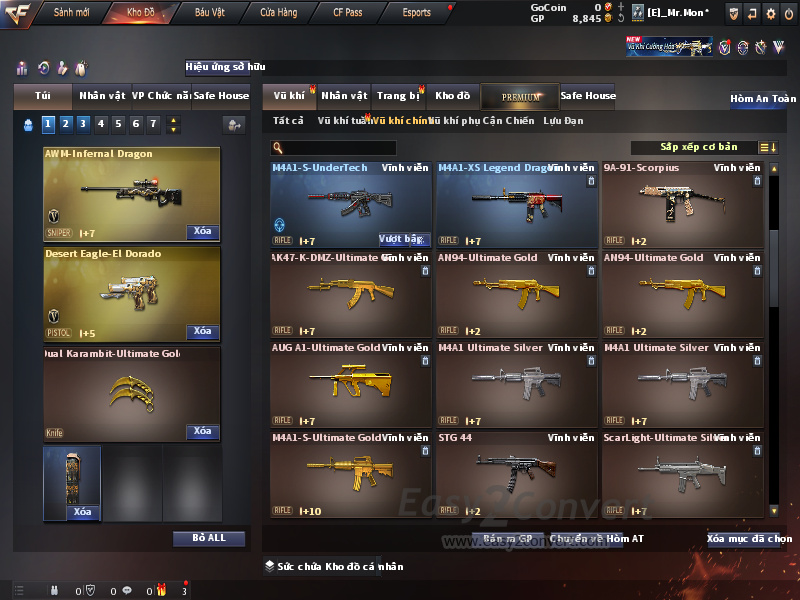Select the Nhân vật storage tab
The image size is (800, 600).
pos(344,96)
